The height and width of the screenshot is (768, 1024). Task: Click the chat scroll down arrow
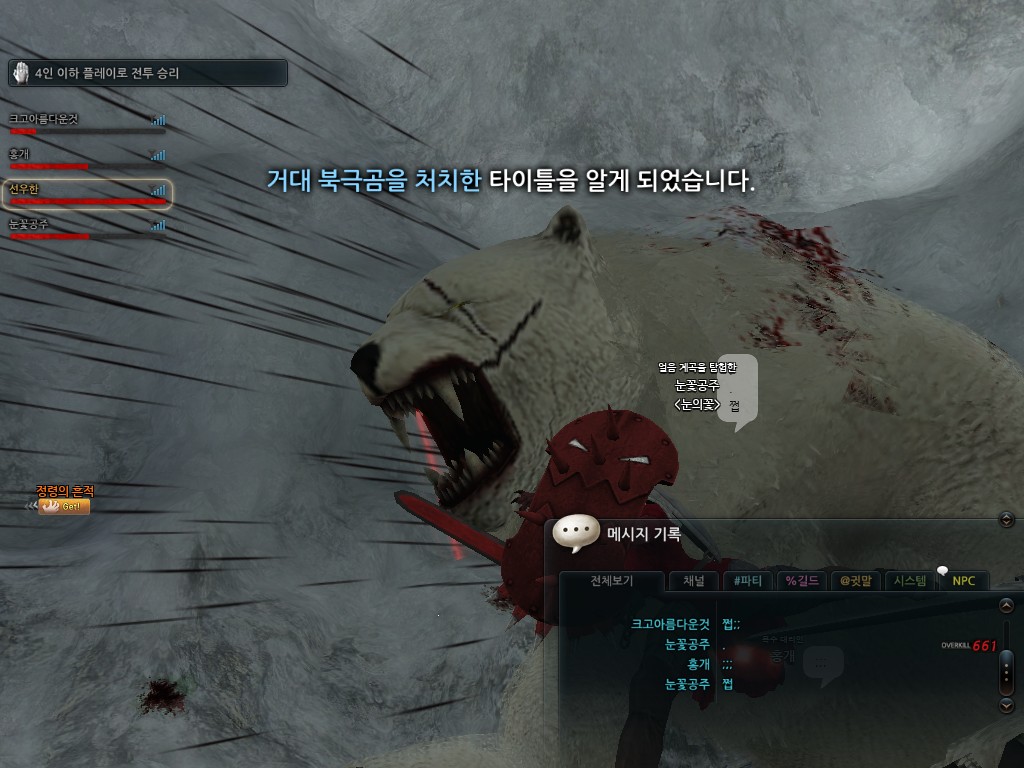point(1007,704)
